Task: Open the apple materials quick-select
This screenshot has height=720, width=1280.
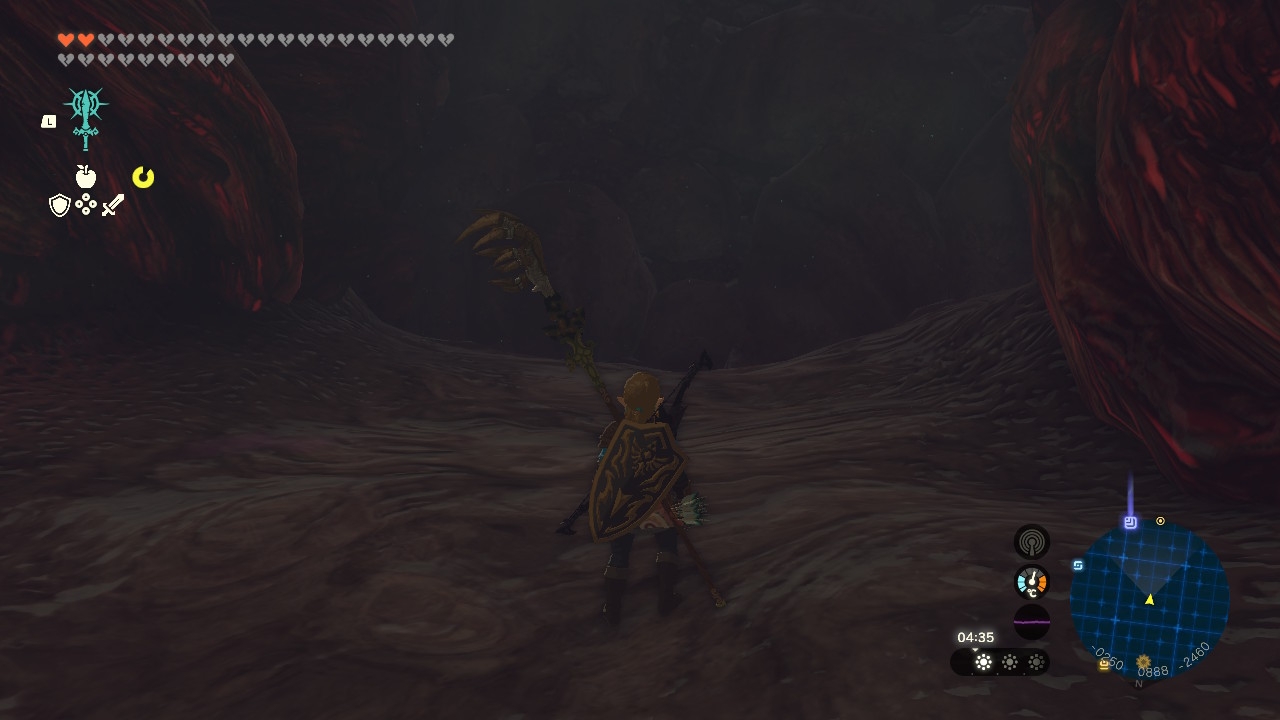Action: point(86,177)
